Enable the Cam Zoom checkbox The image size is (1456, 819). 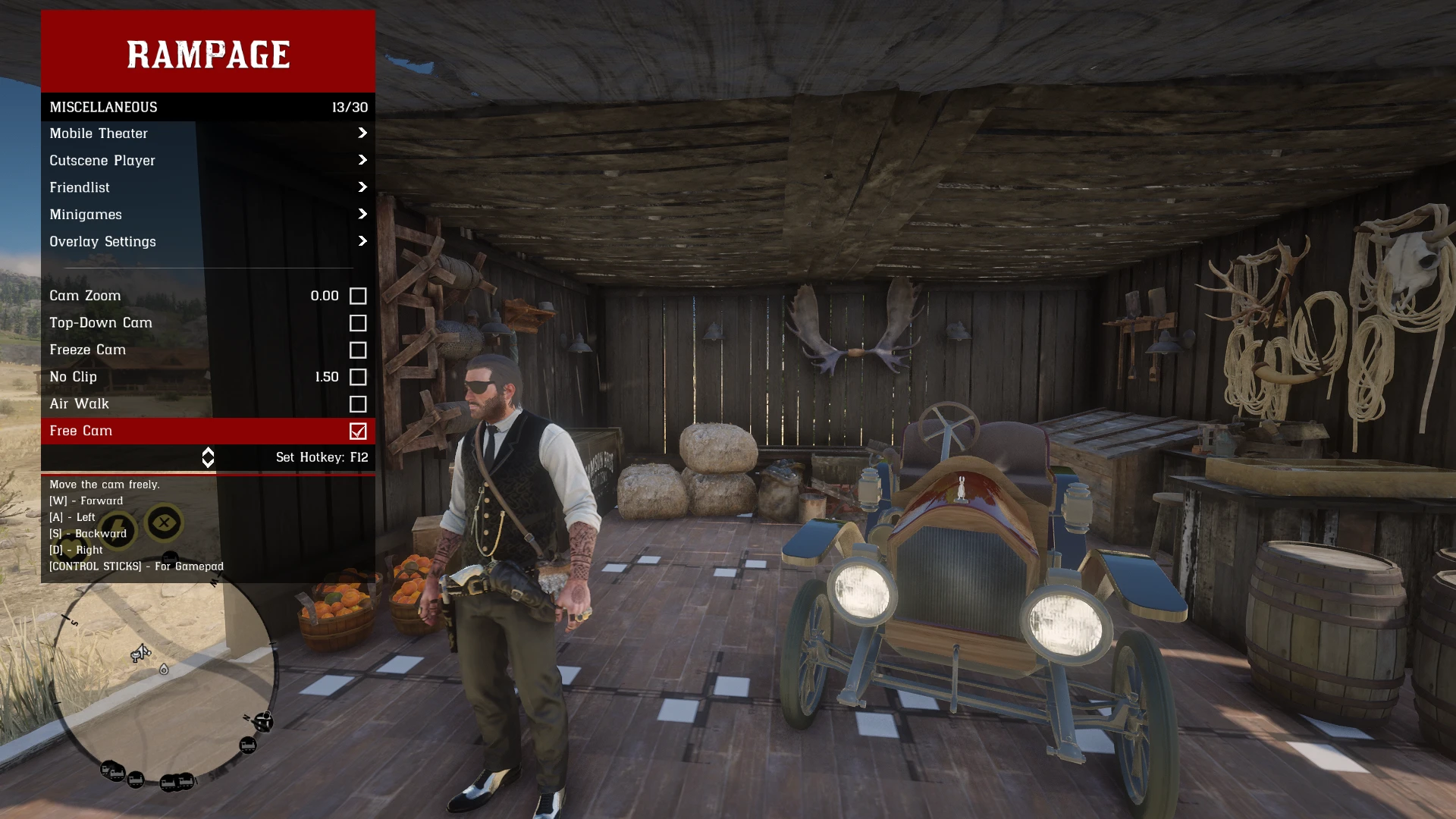tap(358, 297)
